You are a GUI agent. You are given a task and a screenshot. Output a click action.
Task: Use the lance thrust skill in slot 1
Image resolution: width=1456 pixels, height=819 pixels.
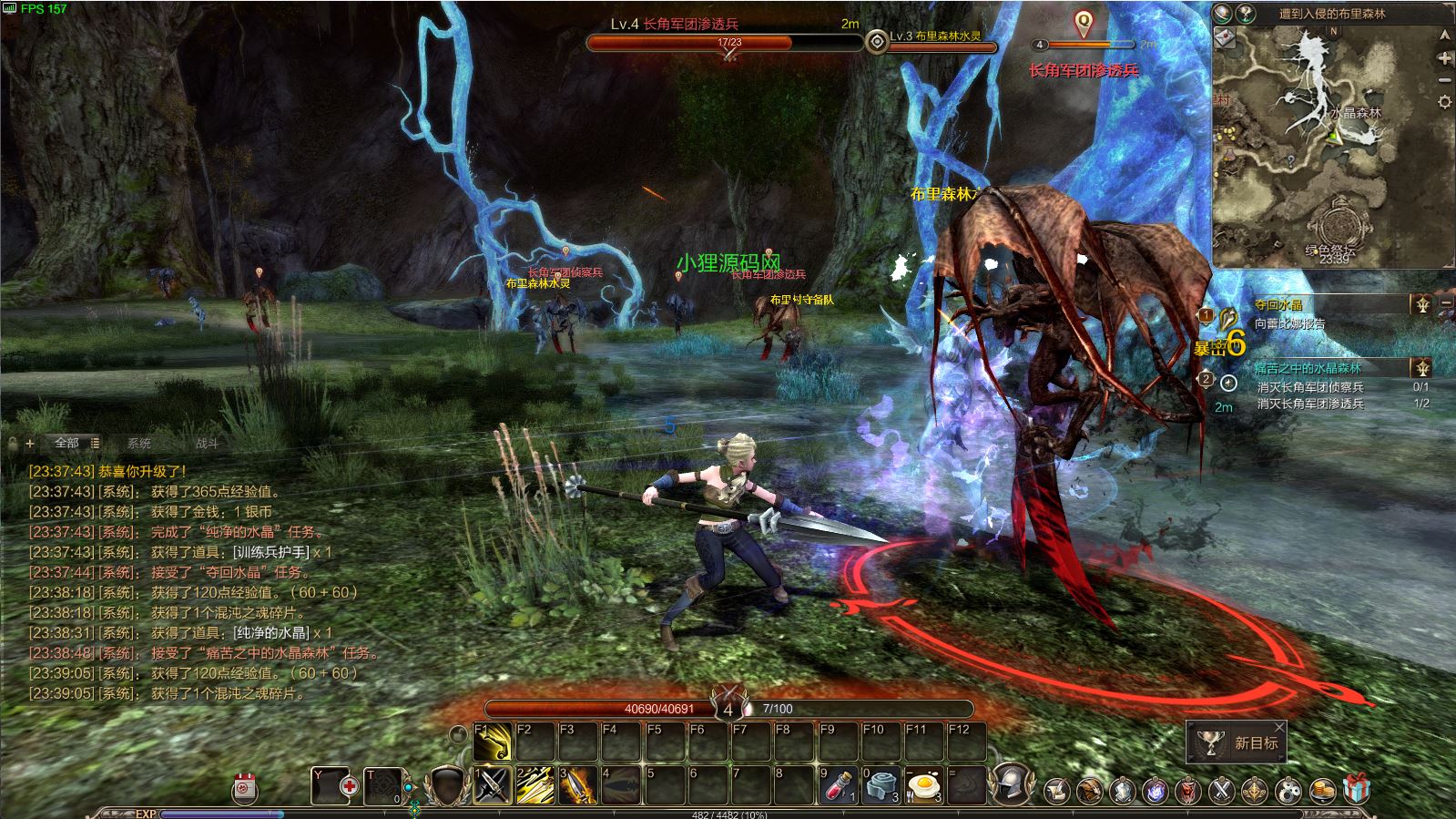click(x=493, y=784)
